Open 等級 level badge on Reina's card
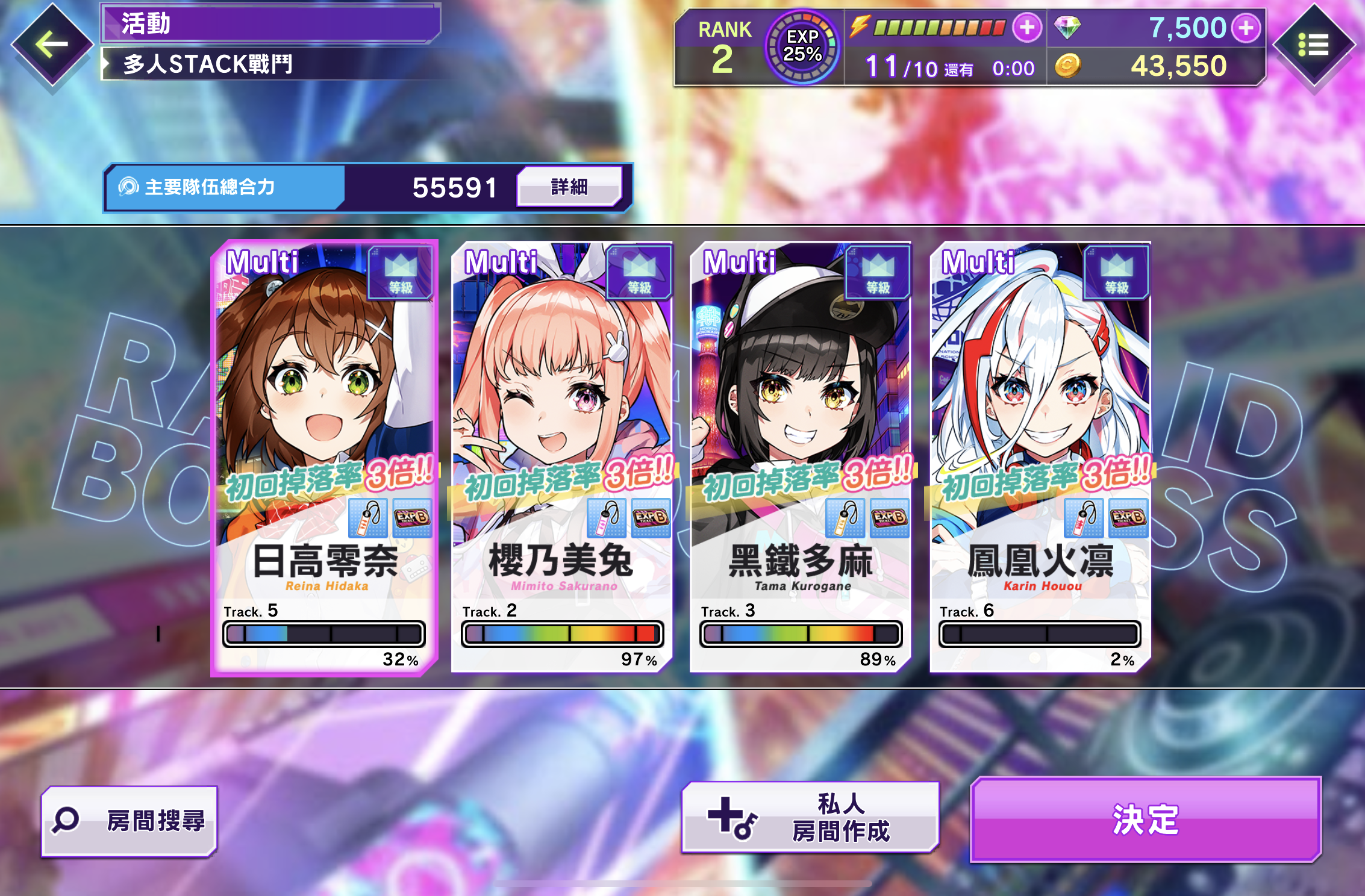The height and width of the screenshot is (896, 1365). (401, 273)
